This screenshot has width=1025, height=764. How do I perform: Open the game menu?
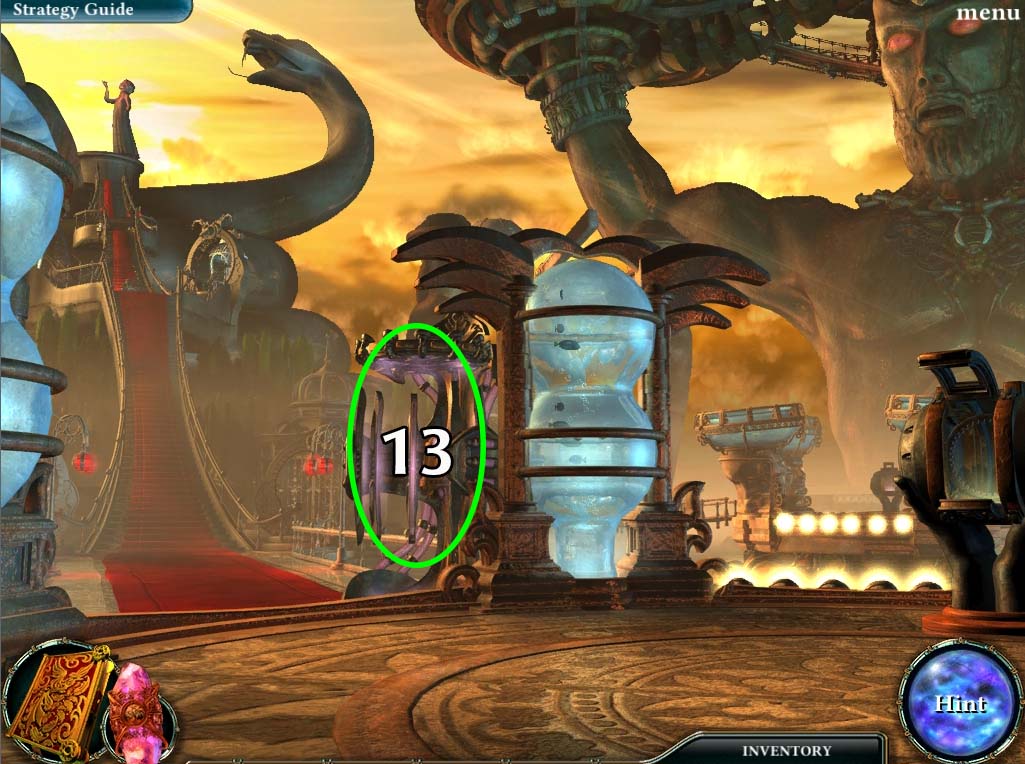click(987, 13)
